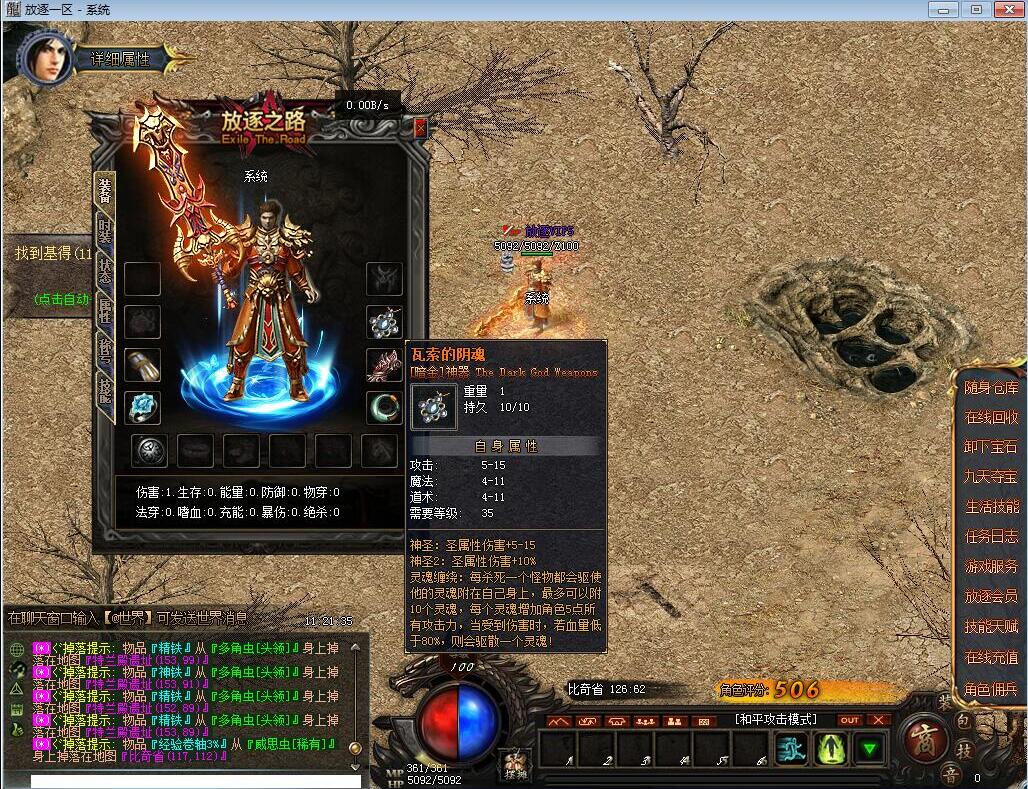Open the 任务日志 quest log

click(x=990, y=537)
